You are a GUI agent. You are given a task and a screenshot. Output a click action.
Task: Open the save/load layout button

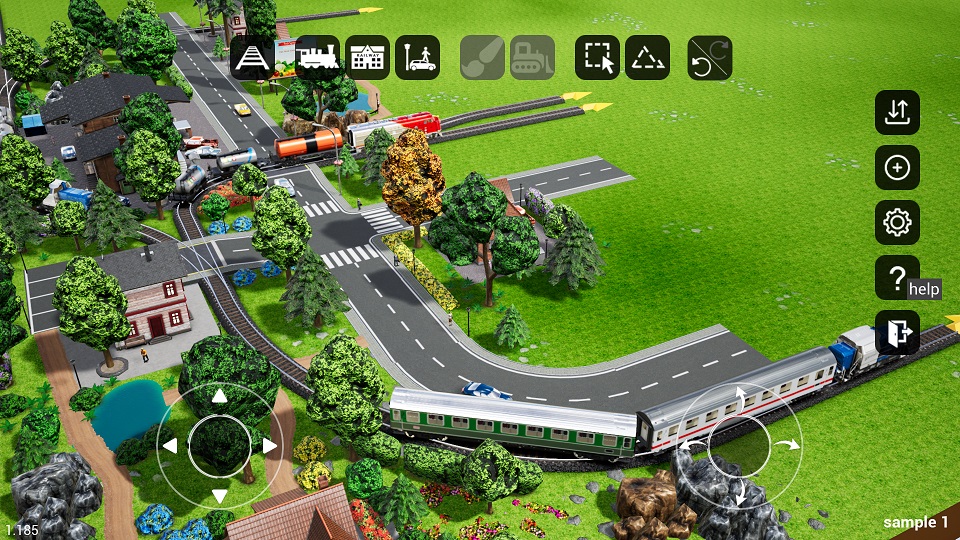(897, 112)
